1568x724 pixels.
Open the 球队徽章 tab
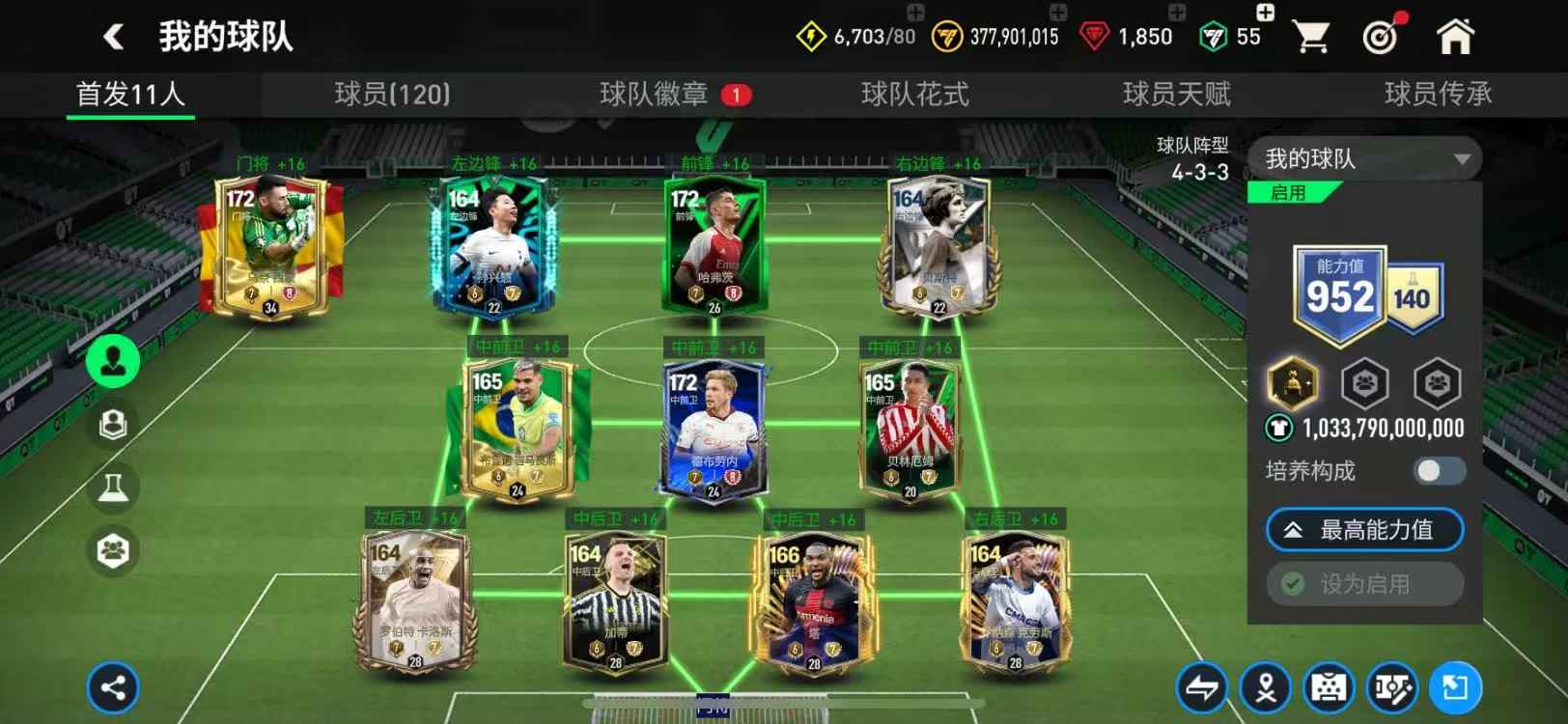[654, 94]
